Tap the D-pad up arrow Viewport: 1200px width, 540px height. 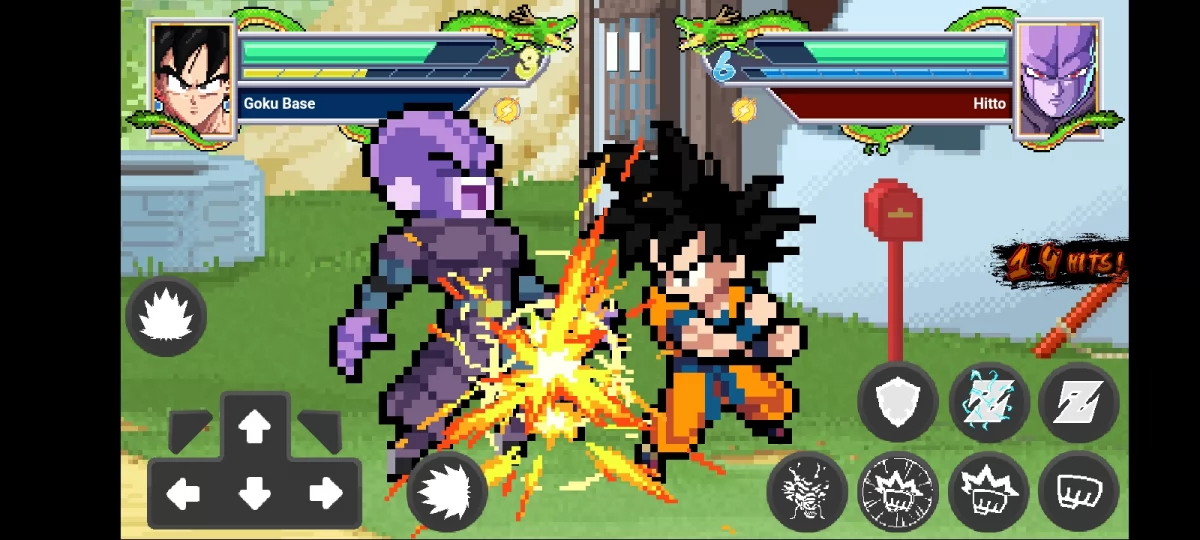pos(255,428)
